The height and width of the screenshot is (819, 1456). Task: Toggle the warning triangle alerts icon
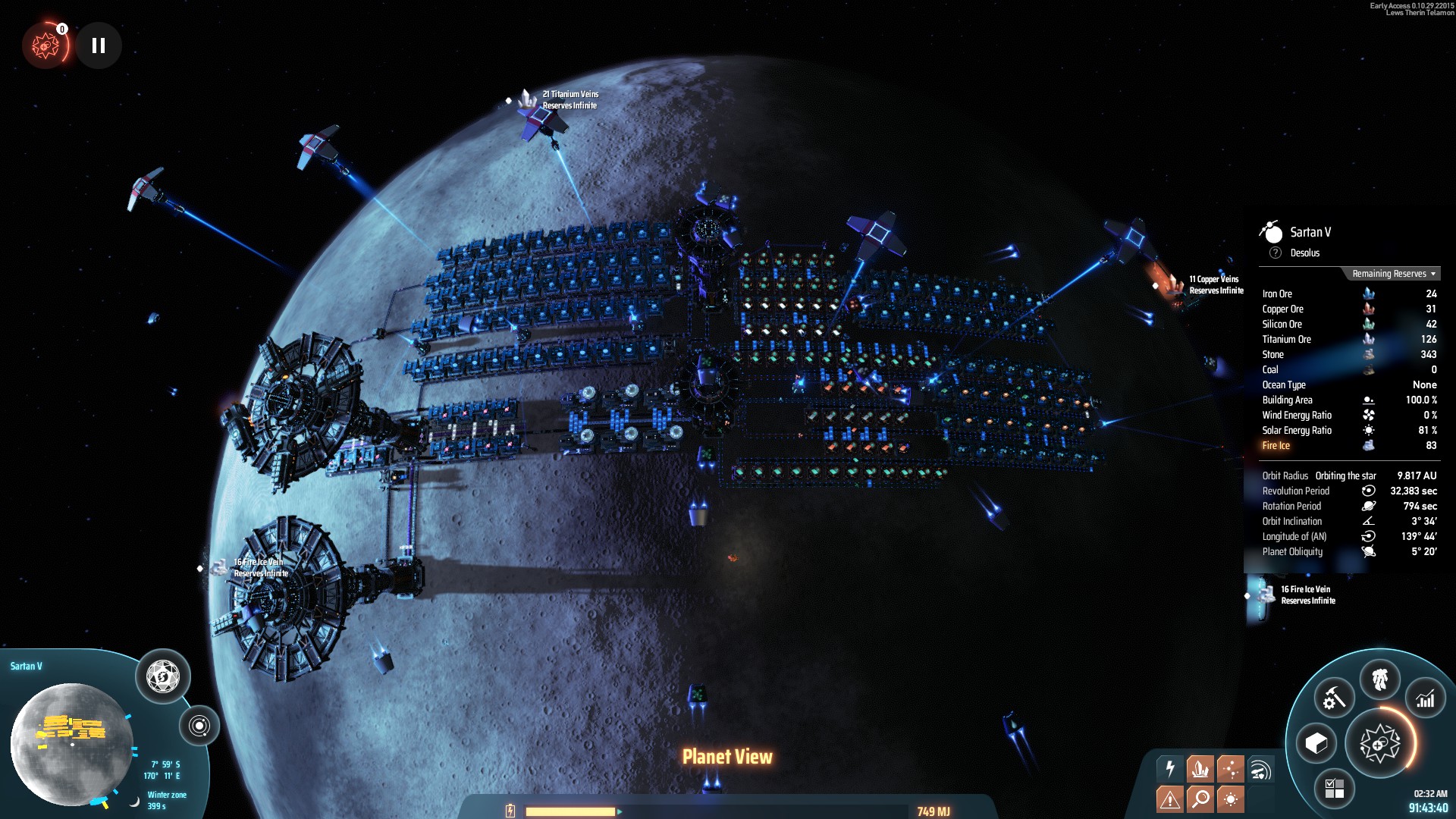[1170, 799]
